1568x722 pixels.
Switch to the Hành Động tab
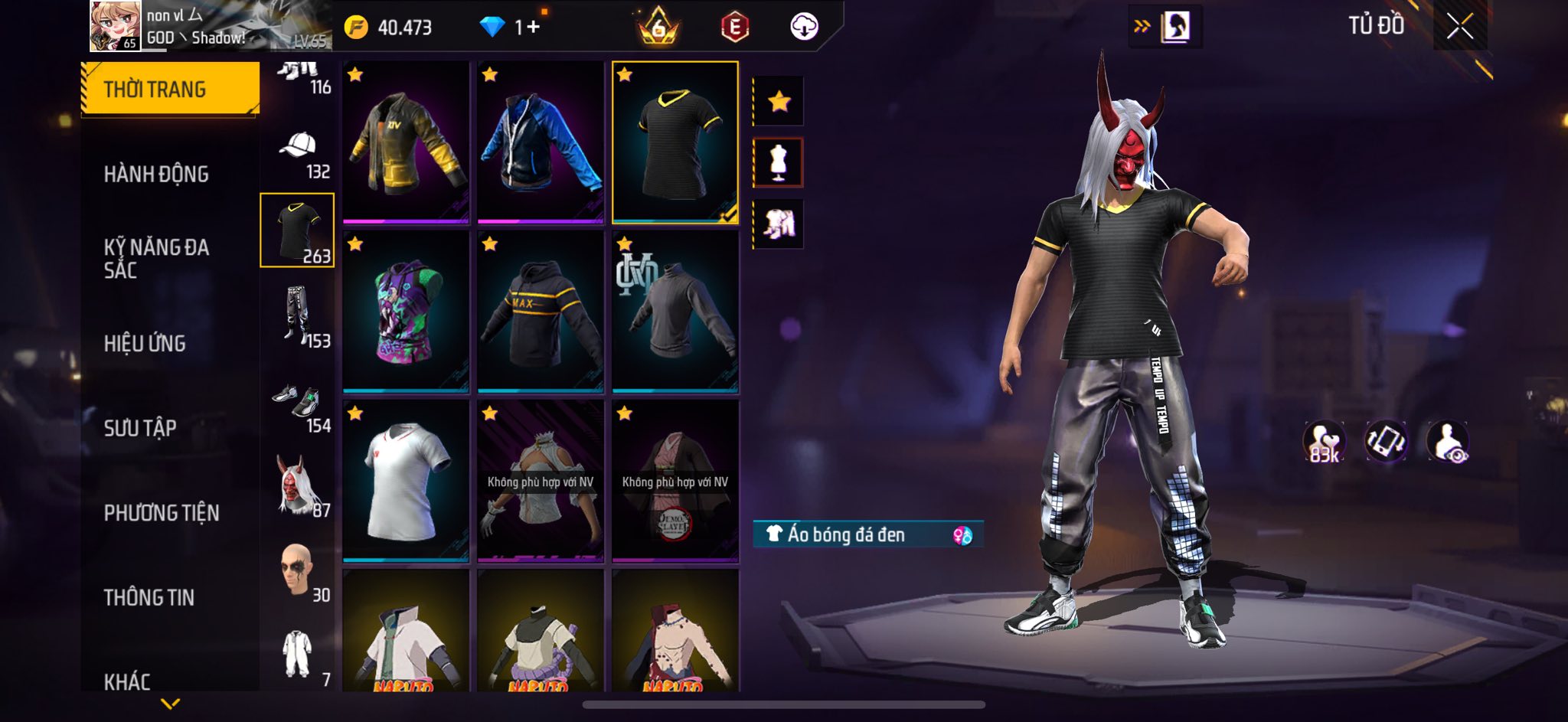click(156, 175)
